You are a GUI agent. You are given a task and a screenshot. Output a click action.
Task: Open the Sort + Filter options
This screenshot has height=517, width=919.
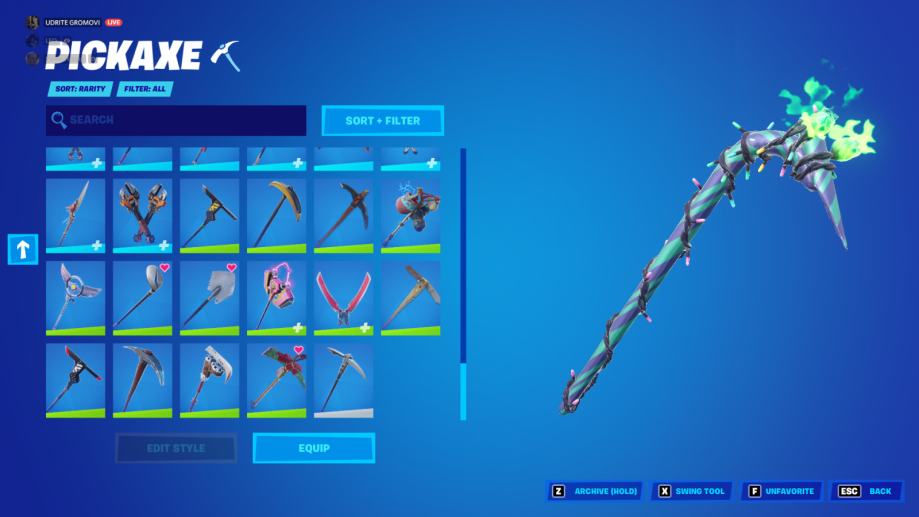click(x=382, y=121)
